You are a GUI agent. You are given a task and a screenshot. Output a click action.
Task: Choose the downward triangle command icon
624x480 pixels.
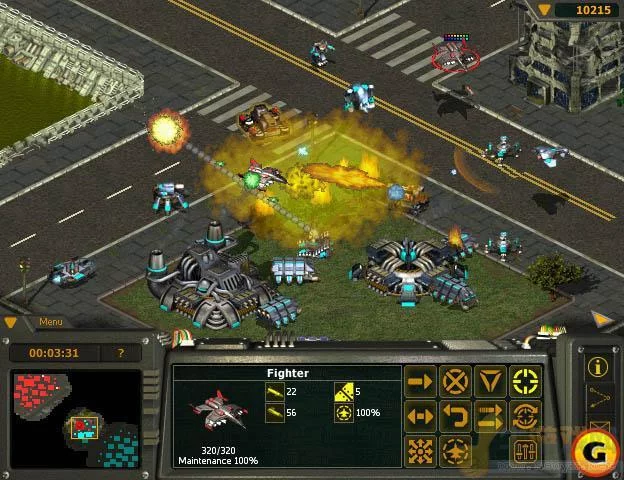click(x=490, y=380)
